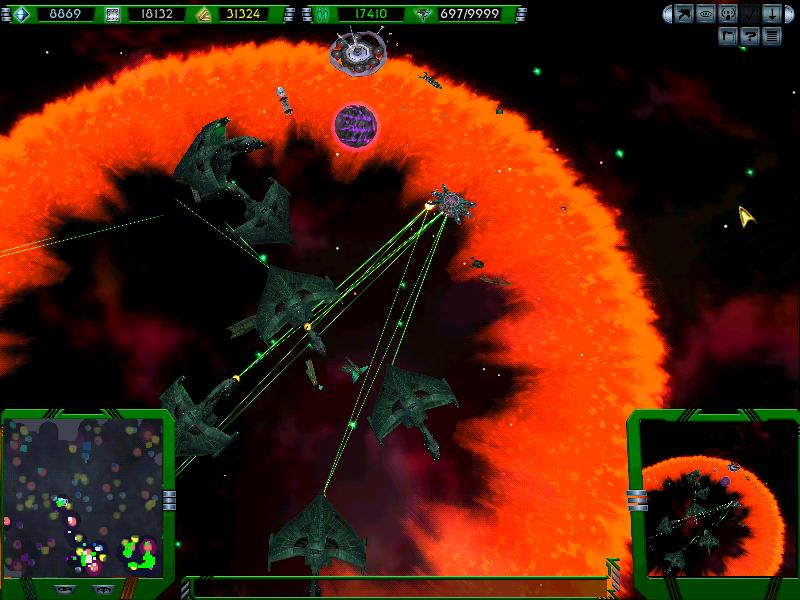Activate the down arrow button
This screenshot has height=600, width=800.
[770, 14]
